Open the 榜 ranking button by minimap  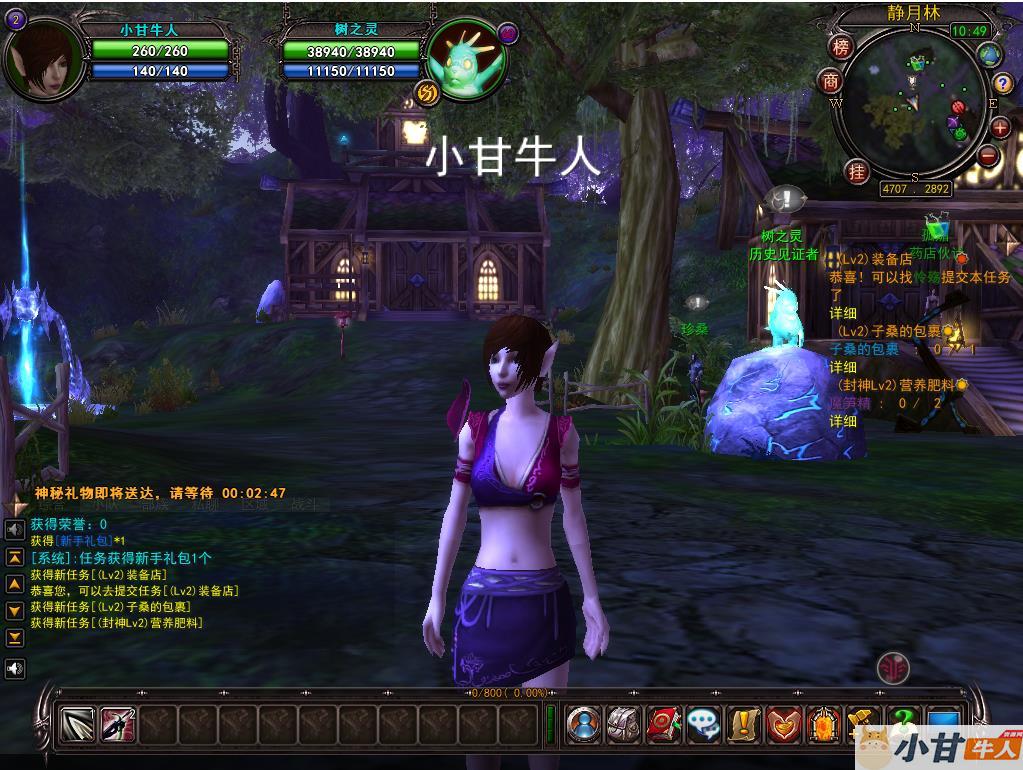(841, 48)
